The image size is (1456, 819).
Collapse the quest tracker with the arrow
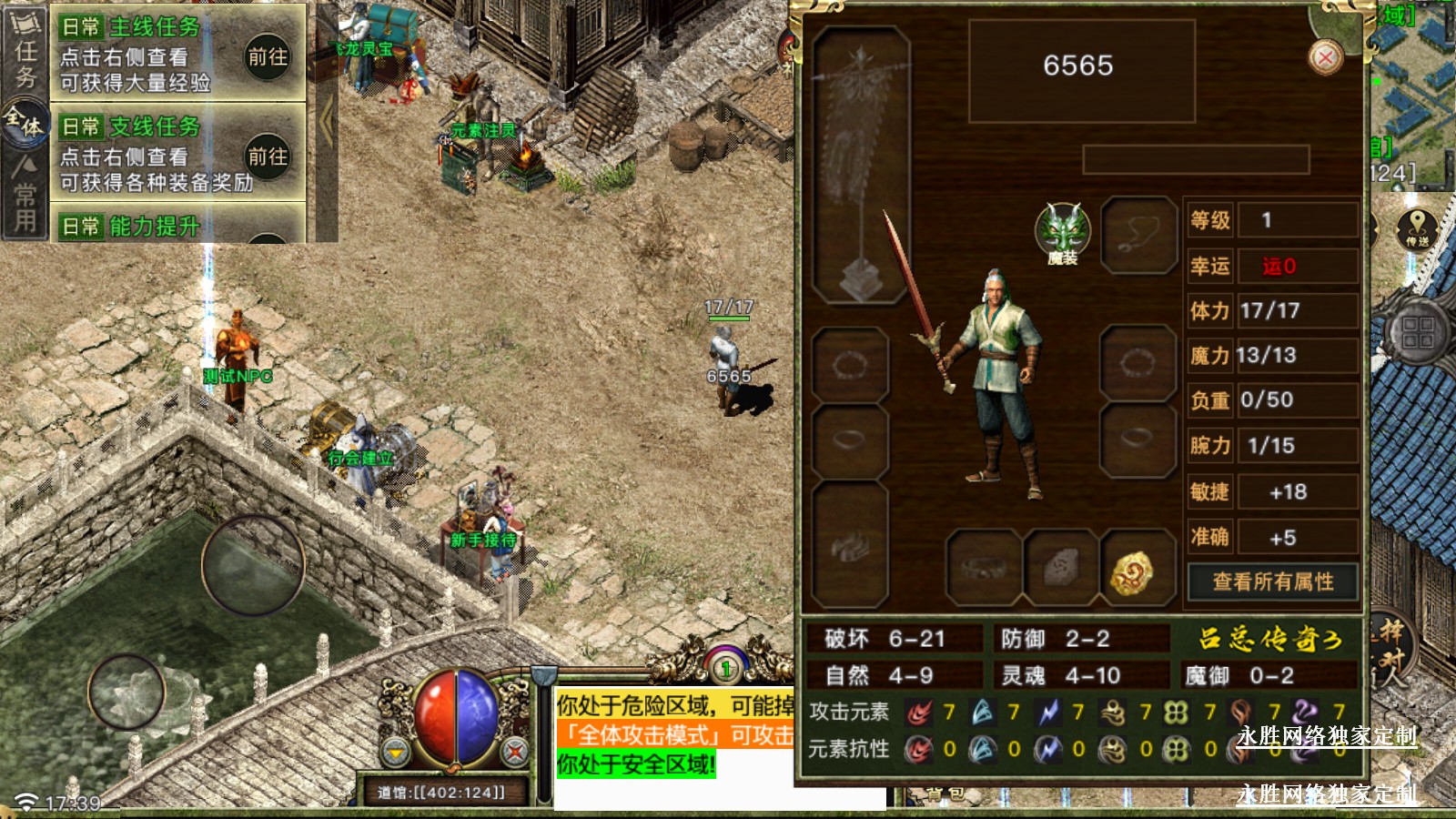pyautogui.click(x=326, y=123)
